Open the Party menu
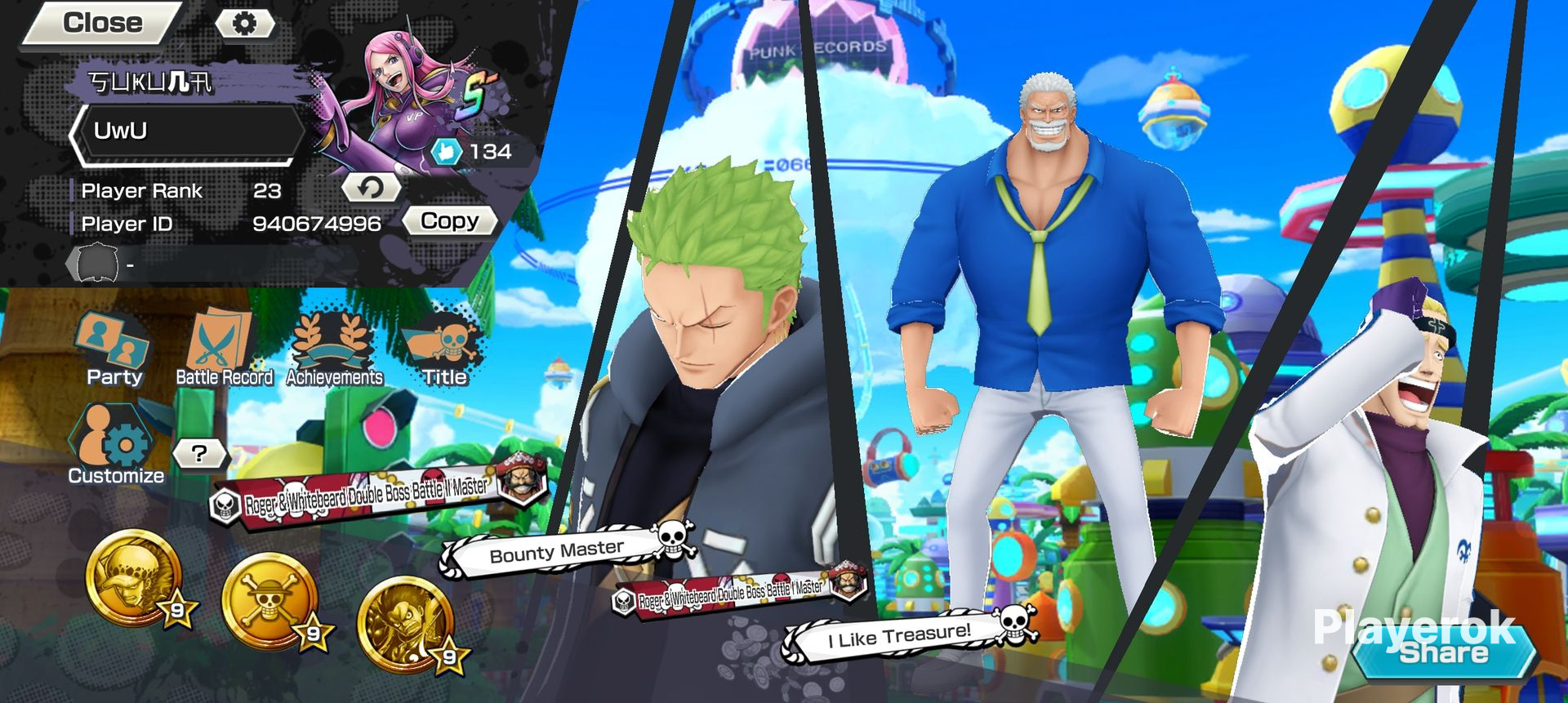 (114, 349)
